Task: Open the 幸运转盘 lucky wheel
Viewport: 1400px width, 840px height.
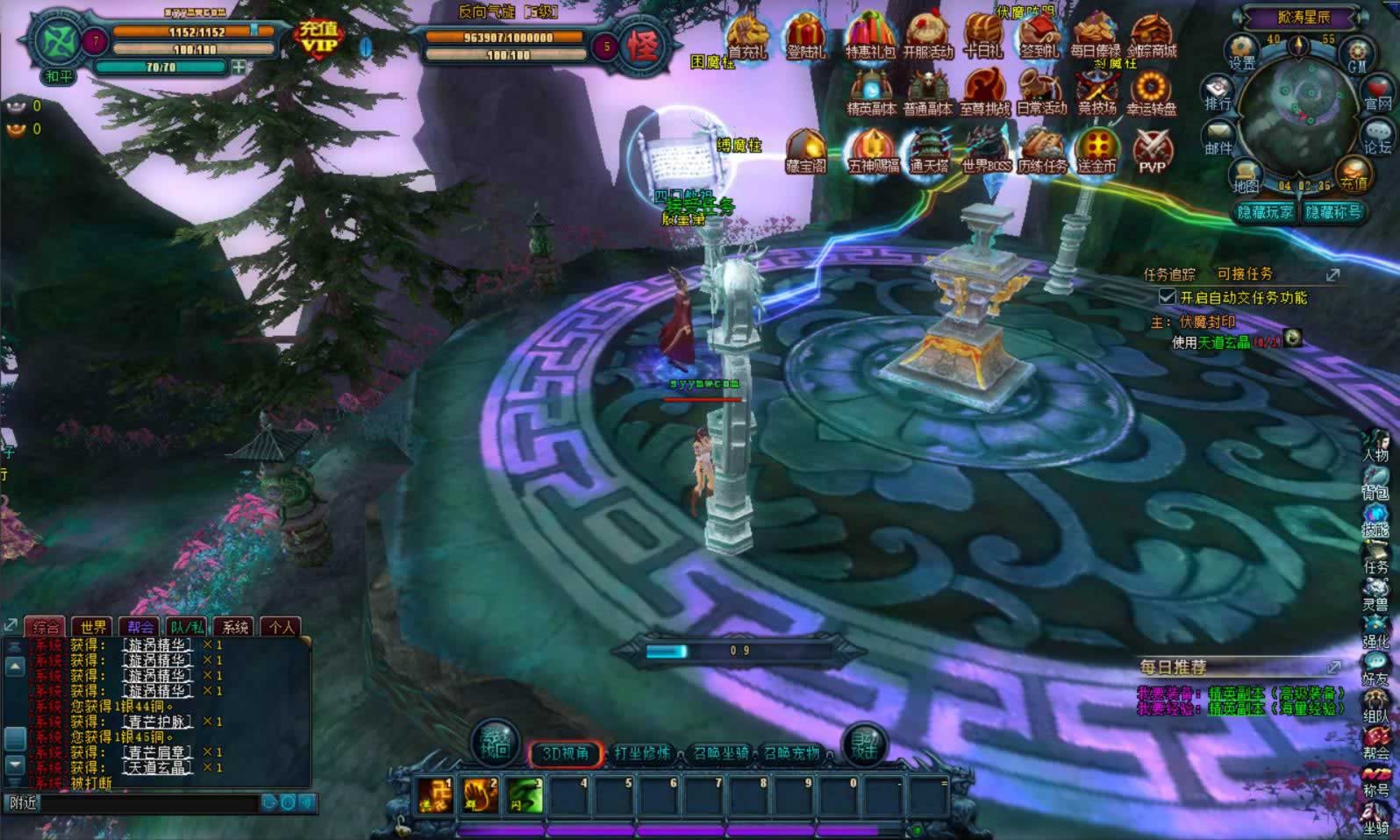Action: 1151,93
